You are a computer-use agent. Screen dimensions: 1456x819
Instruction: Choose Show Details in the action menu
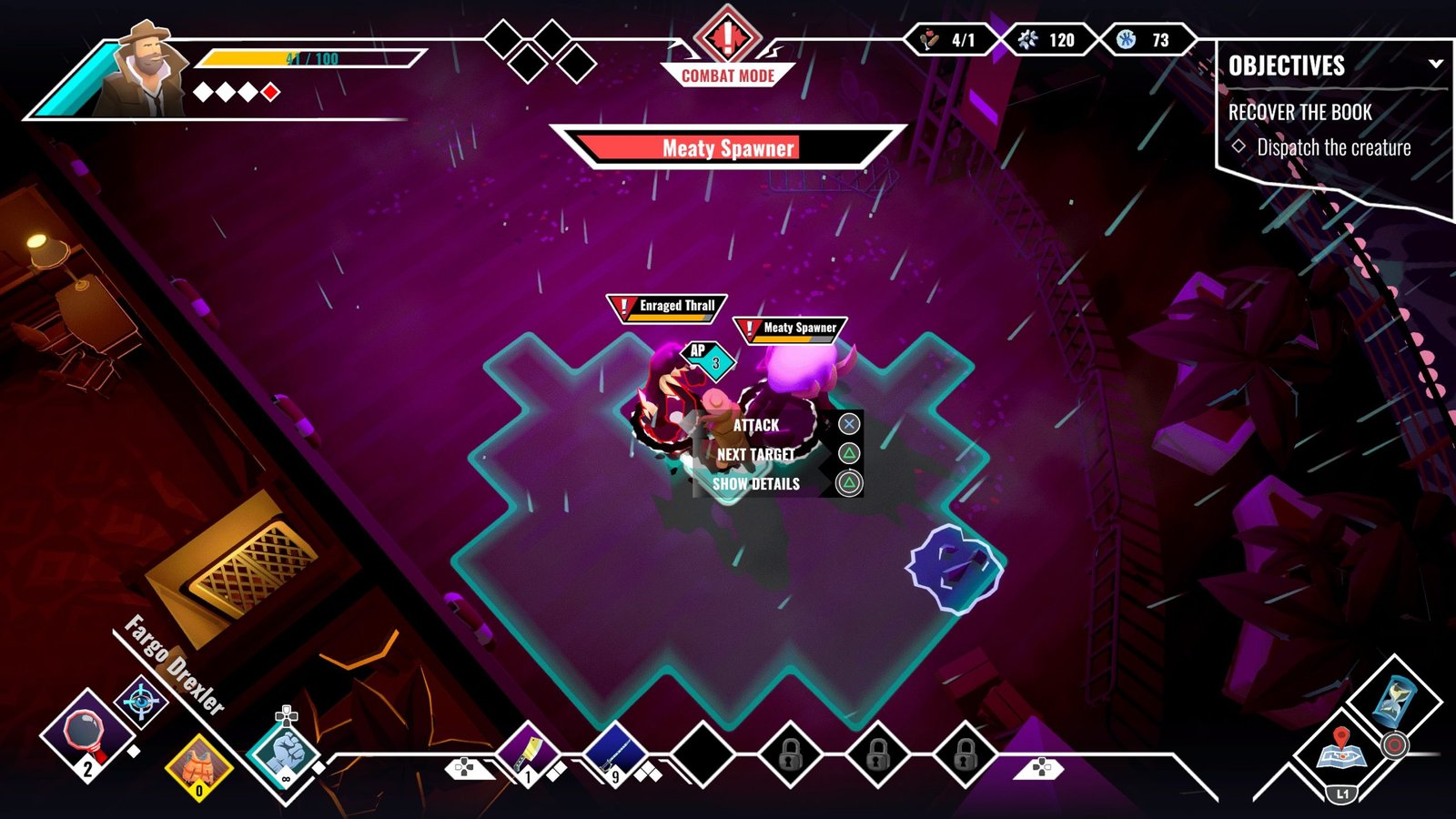(x=756, y=483)
